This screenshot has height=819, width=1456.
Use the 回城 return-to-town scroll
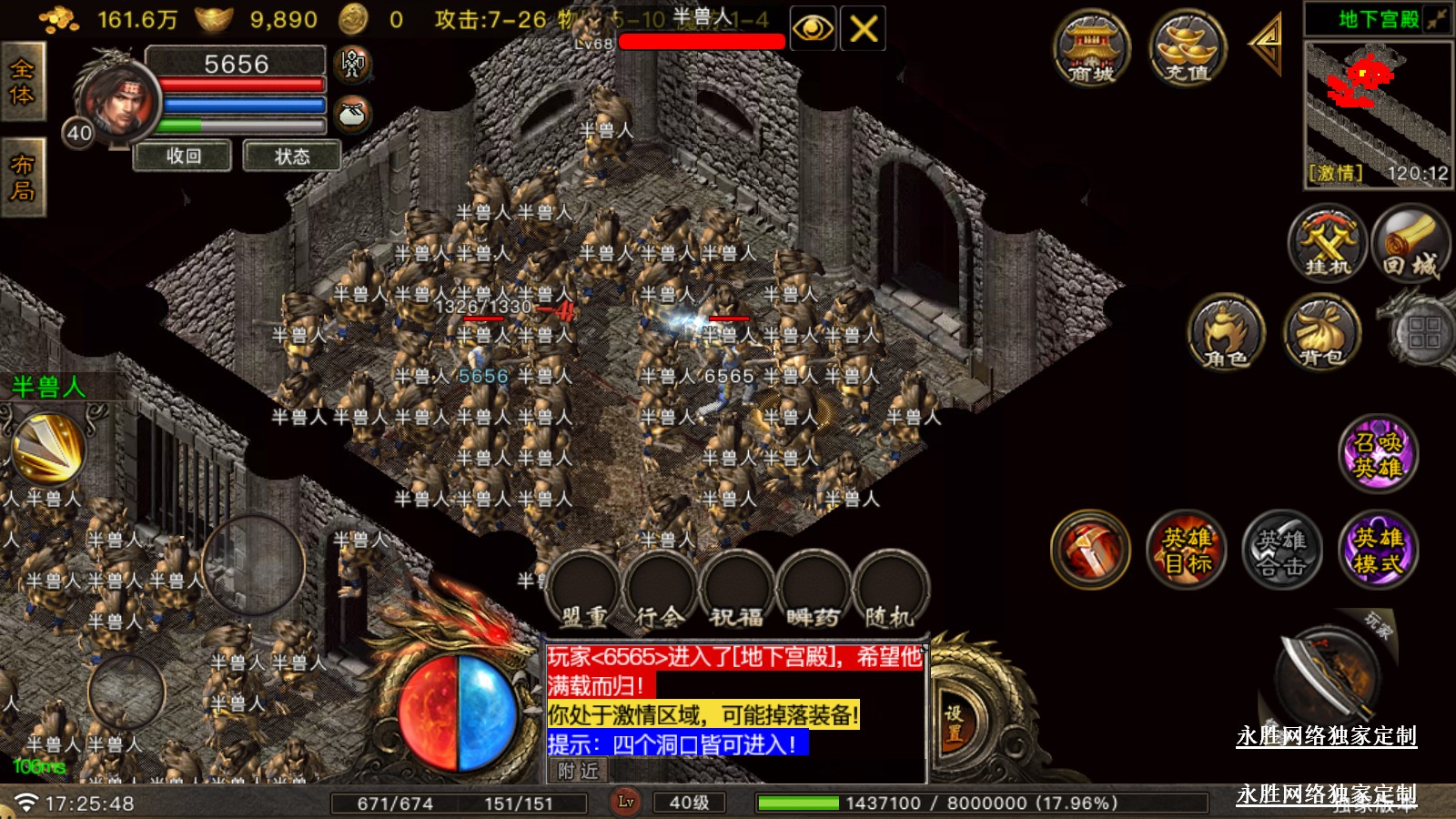point(1410,243)
